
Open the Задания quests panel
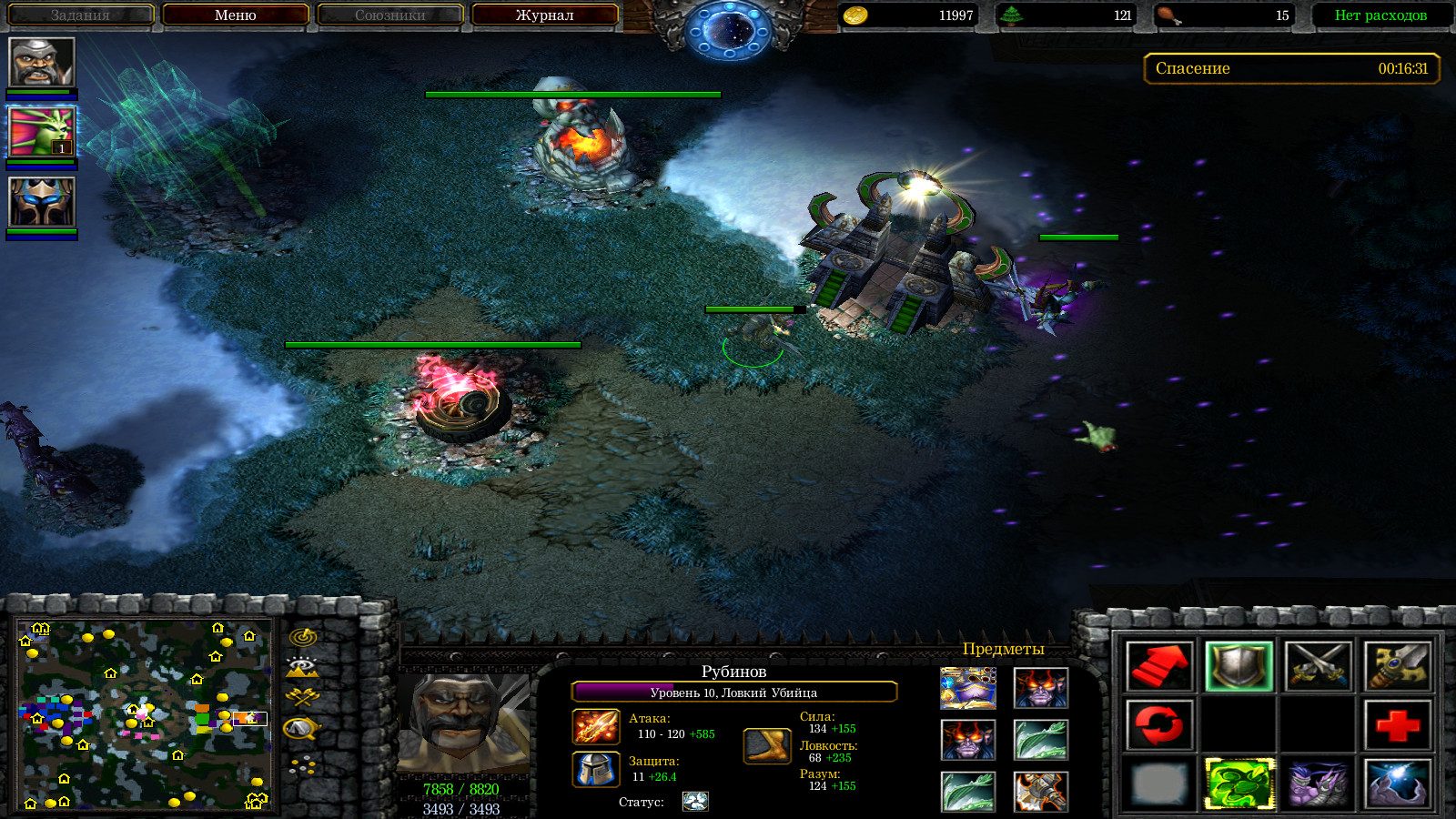pyautogui.click(x=80, y=15)
